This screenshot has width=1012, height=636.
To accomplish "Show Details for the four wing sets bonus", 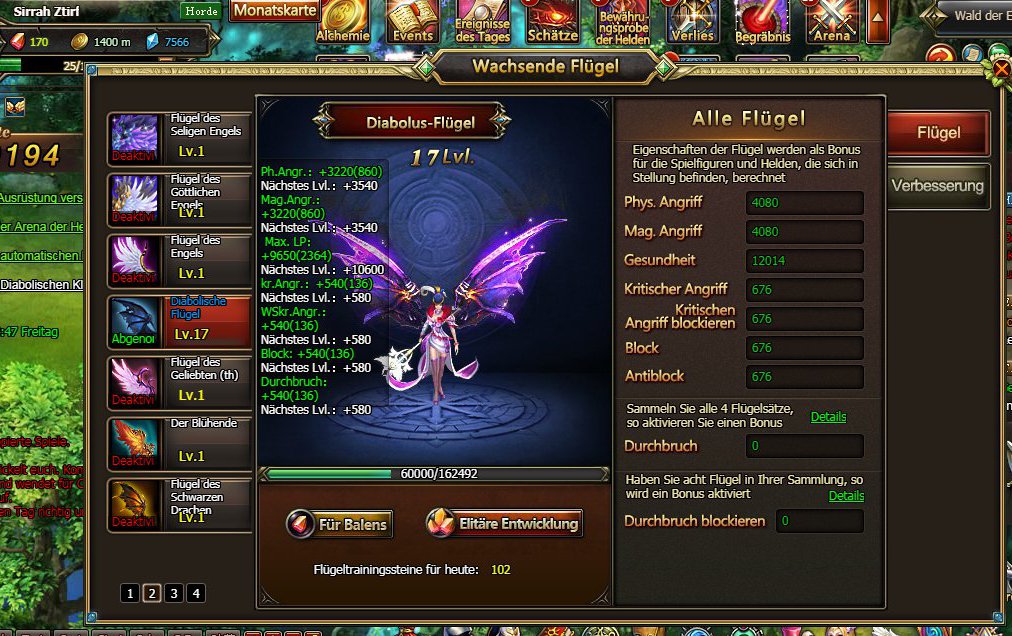I will [828, 417].
